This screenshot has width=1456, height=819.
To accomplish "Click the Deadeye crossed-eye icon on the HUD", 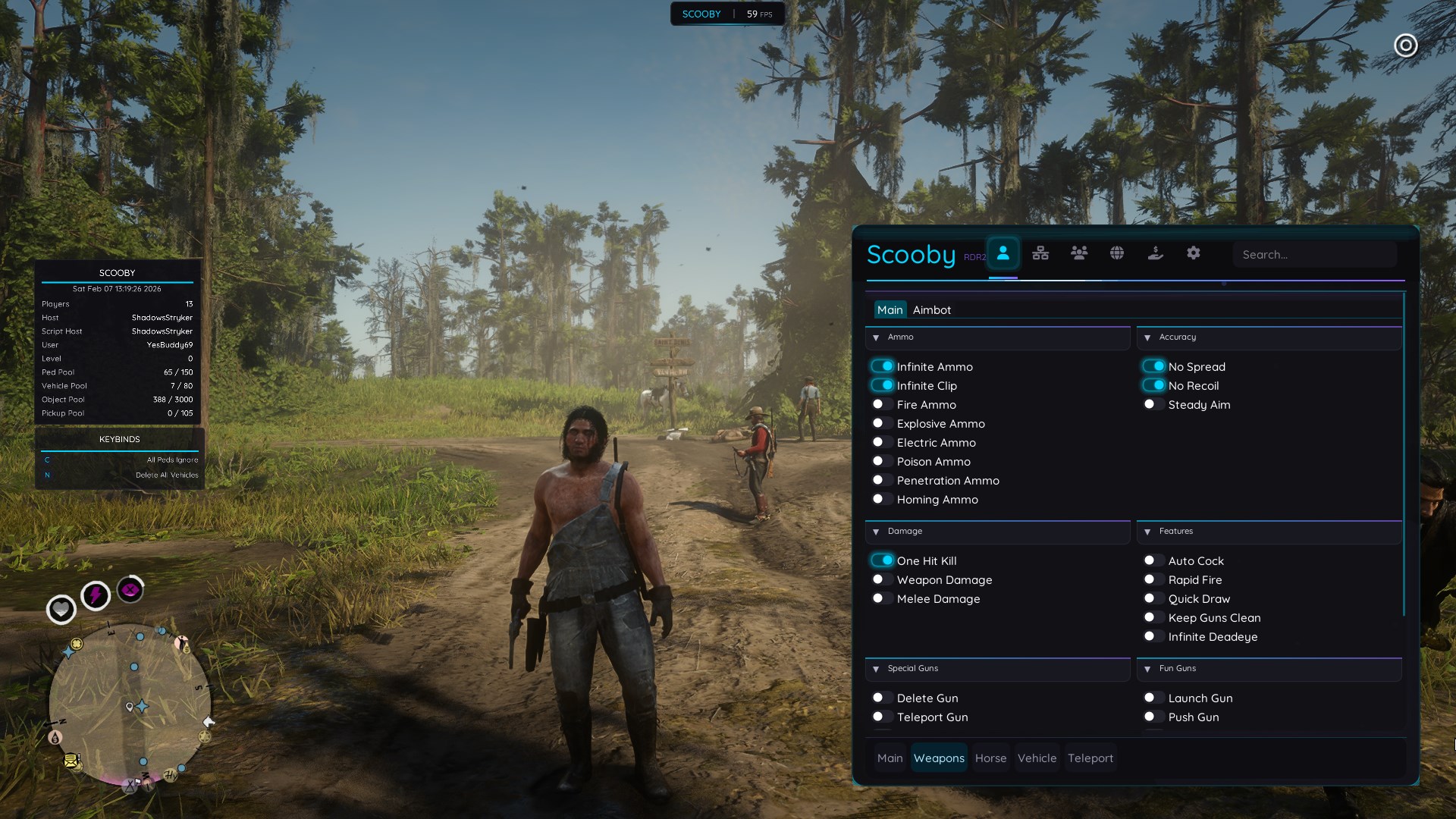I will [x=130, y=591].
